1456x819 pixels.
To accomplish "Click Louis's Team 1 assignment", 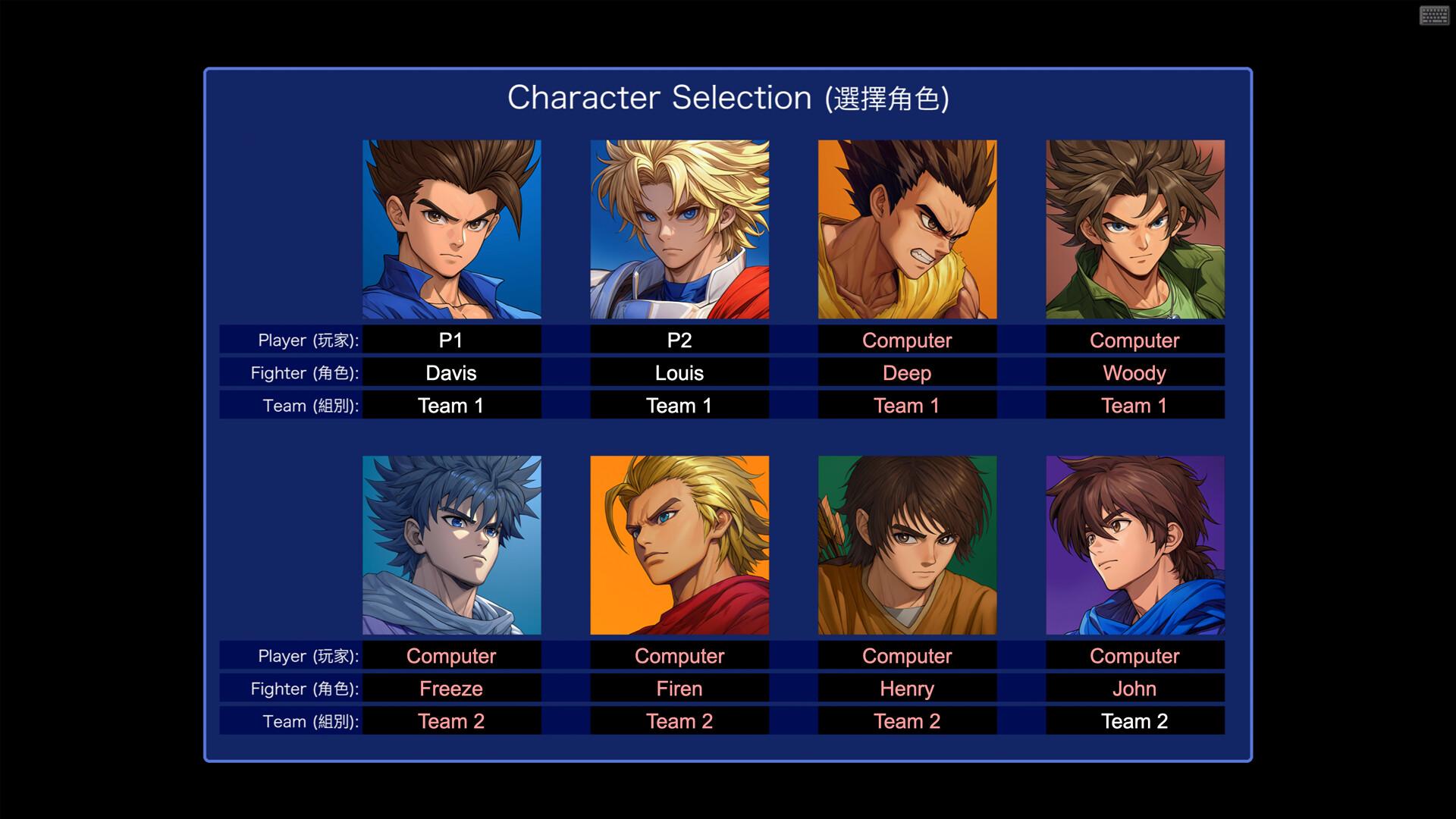I will click(x=679, y=406).
